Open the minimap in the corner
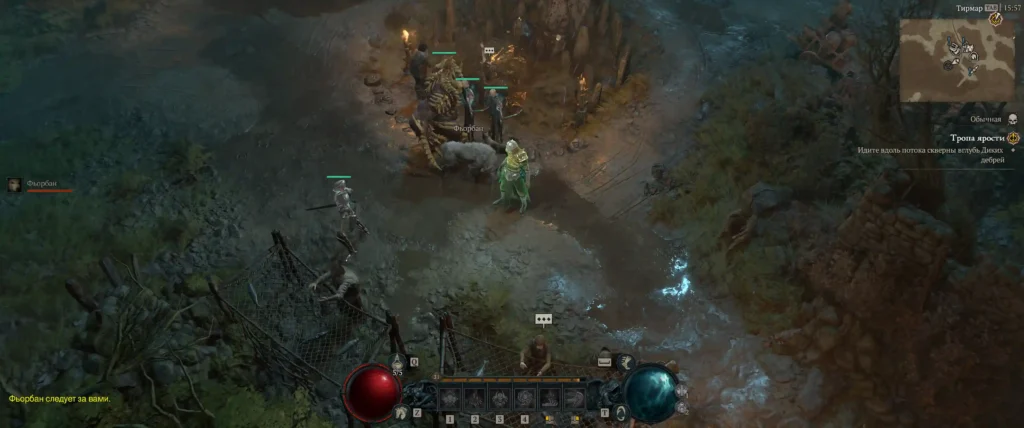Screen dimensions: 1024x428 [956, 59]
